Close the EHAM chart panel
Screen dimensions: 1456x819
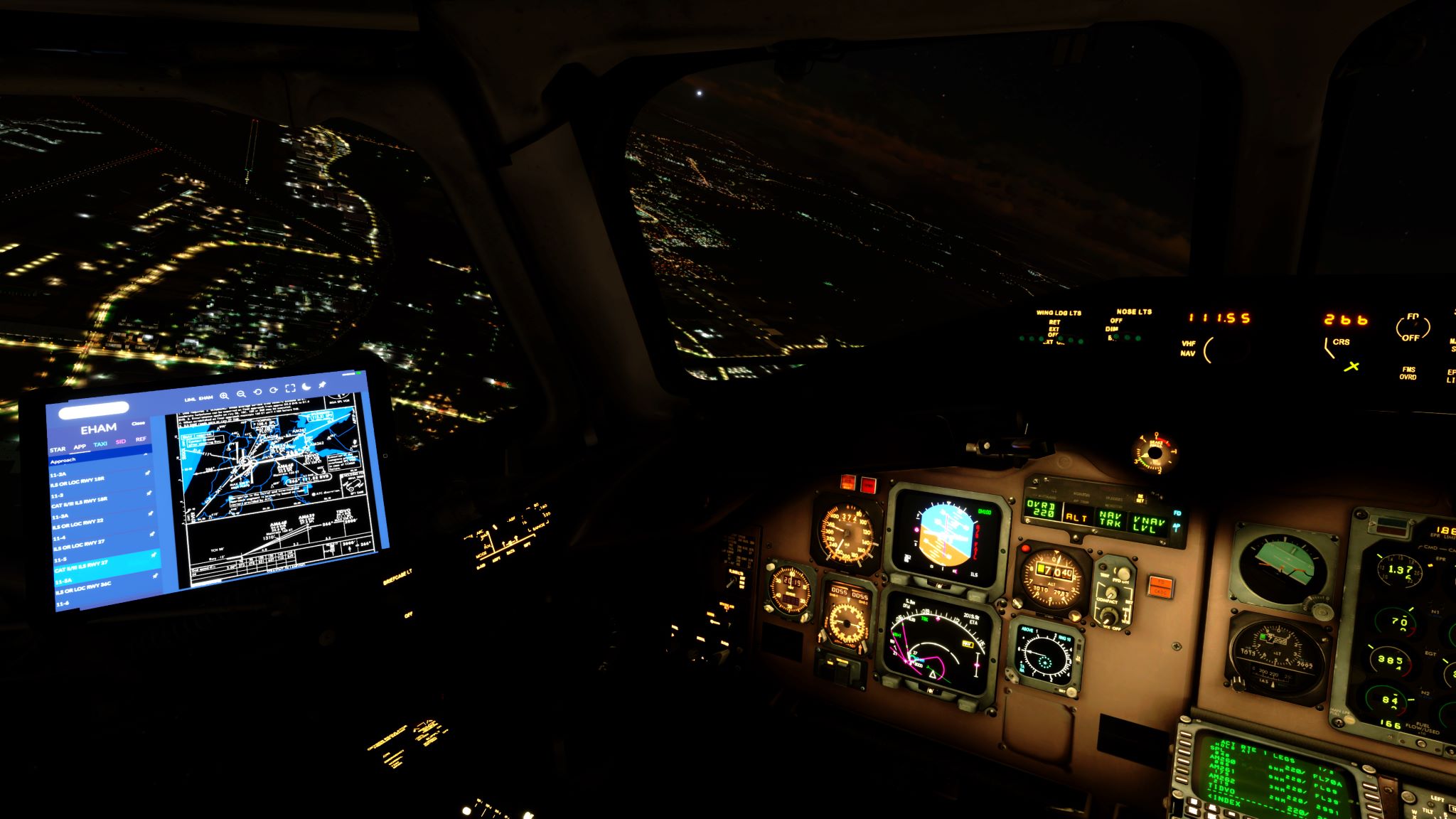[x=139, y=423]
